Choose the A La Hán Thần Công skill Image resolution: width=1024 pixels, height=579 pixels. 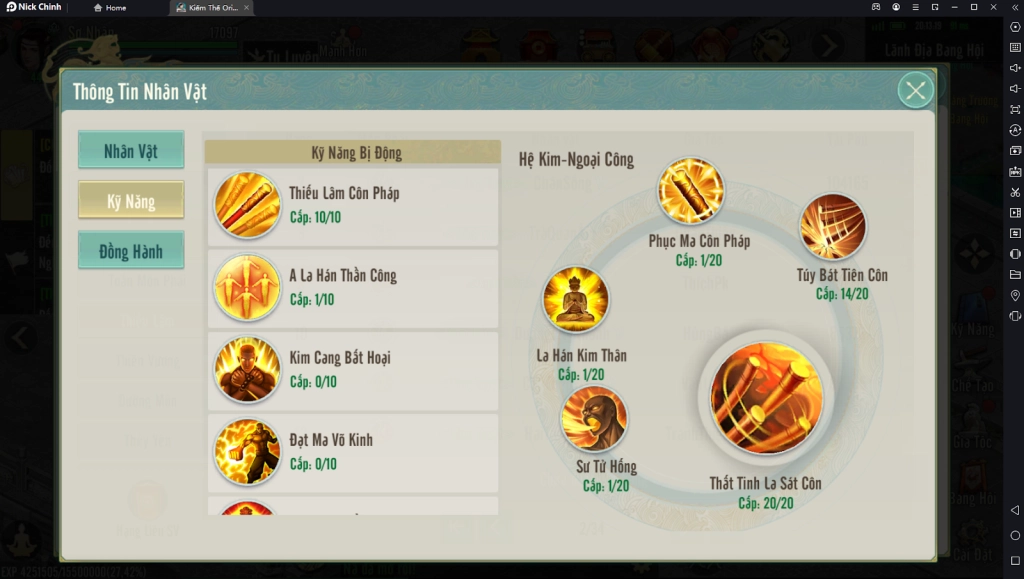(352, 288)
